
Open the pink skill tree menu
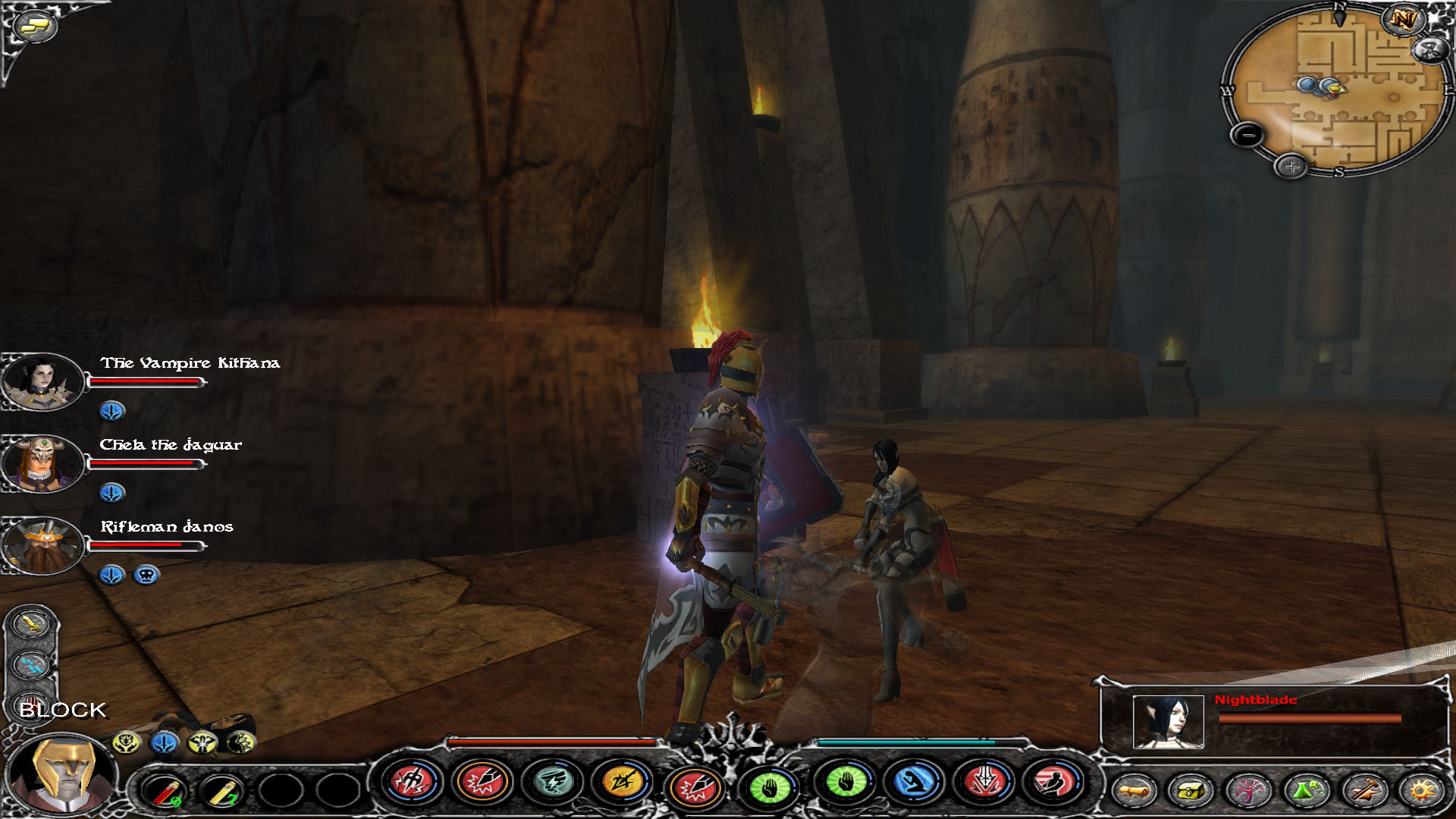[x=1248, y=791]
